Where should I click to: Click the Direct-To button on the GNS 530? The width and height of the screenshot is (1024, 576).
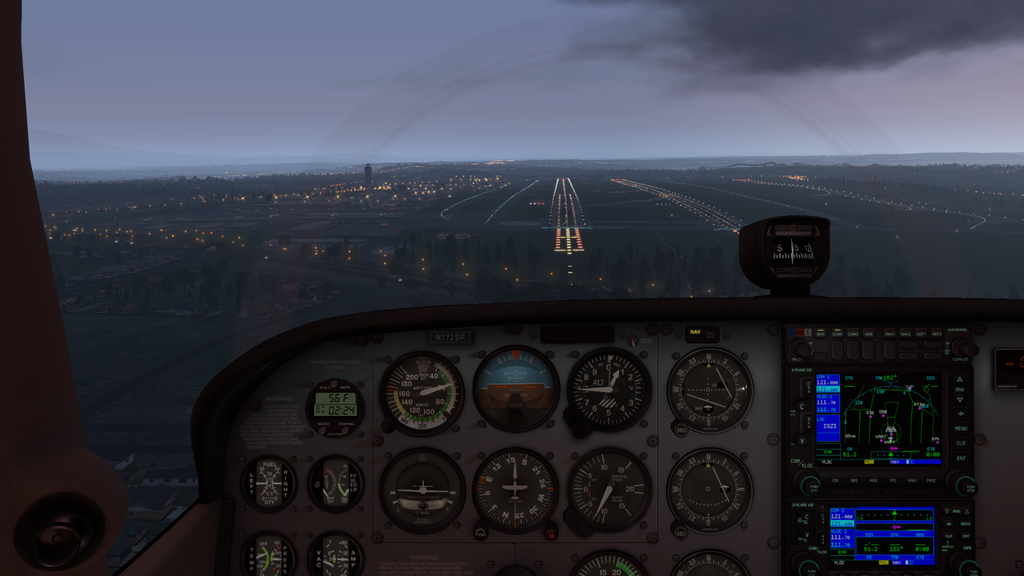960,412
